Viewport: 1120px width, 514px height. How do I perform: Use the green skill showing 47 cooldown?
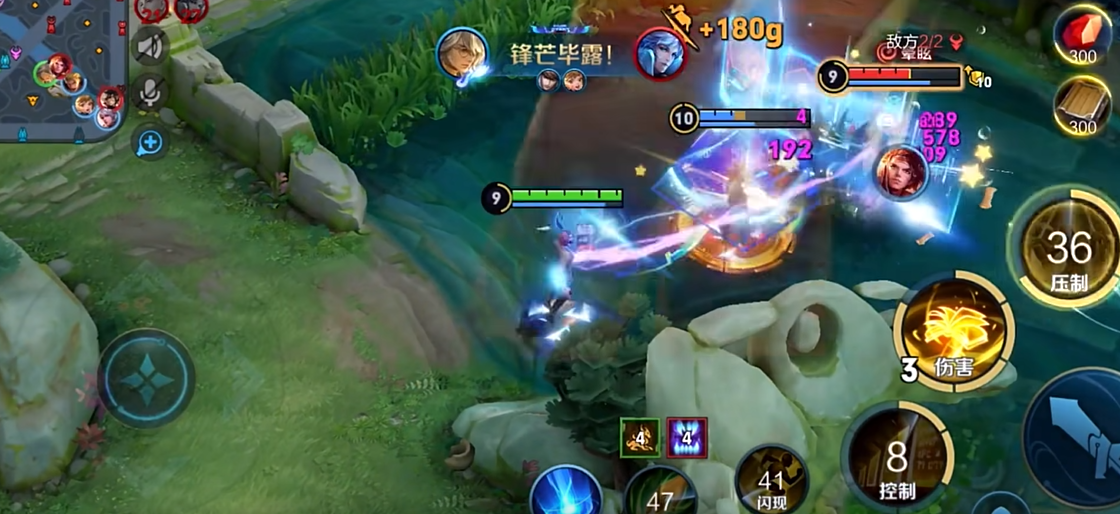point(661,493)
